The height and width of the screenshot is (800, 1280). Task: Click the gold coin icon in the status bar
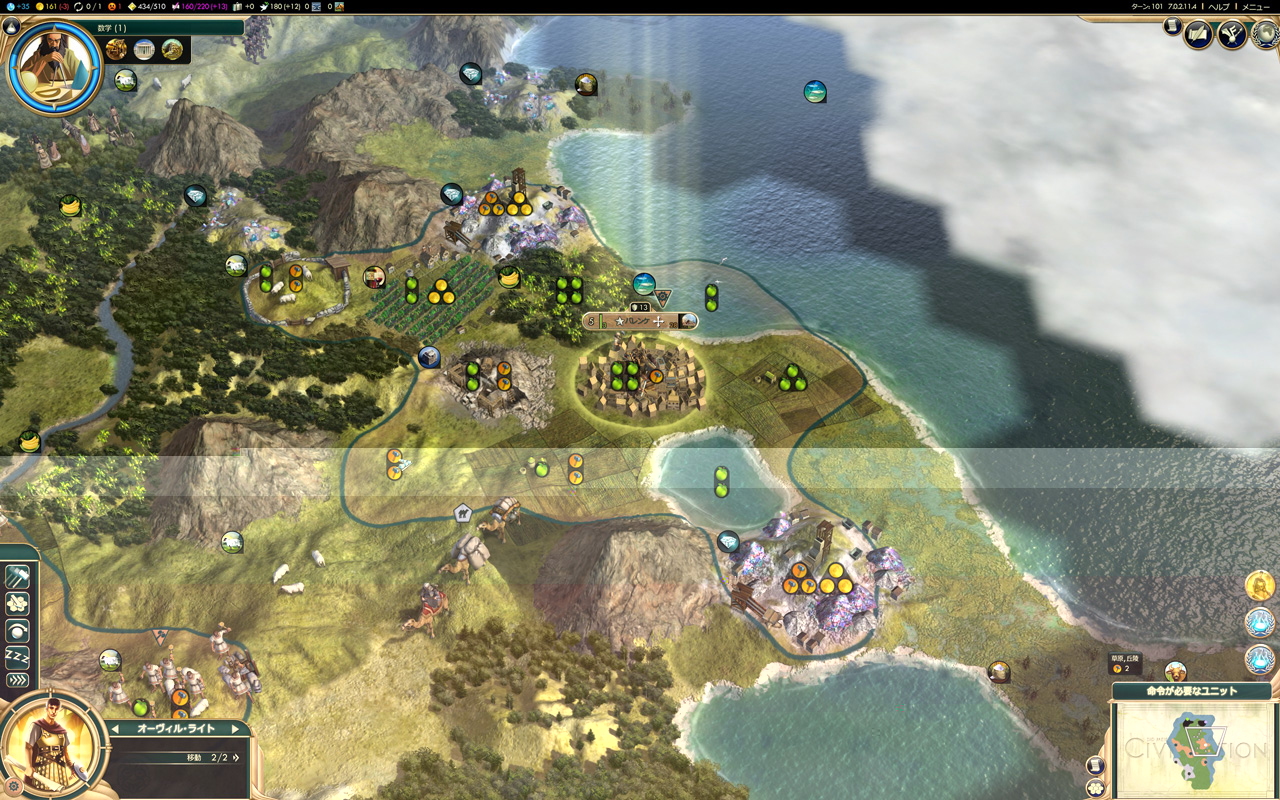pyautogui.click(x=40, y=7)
